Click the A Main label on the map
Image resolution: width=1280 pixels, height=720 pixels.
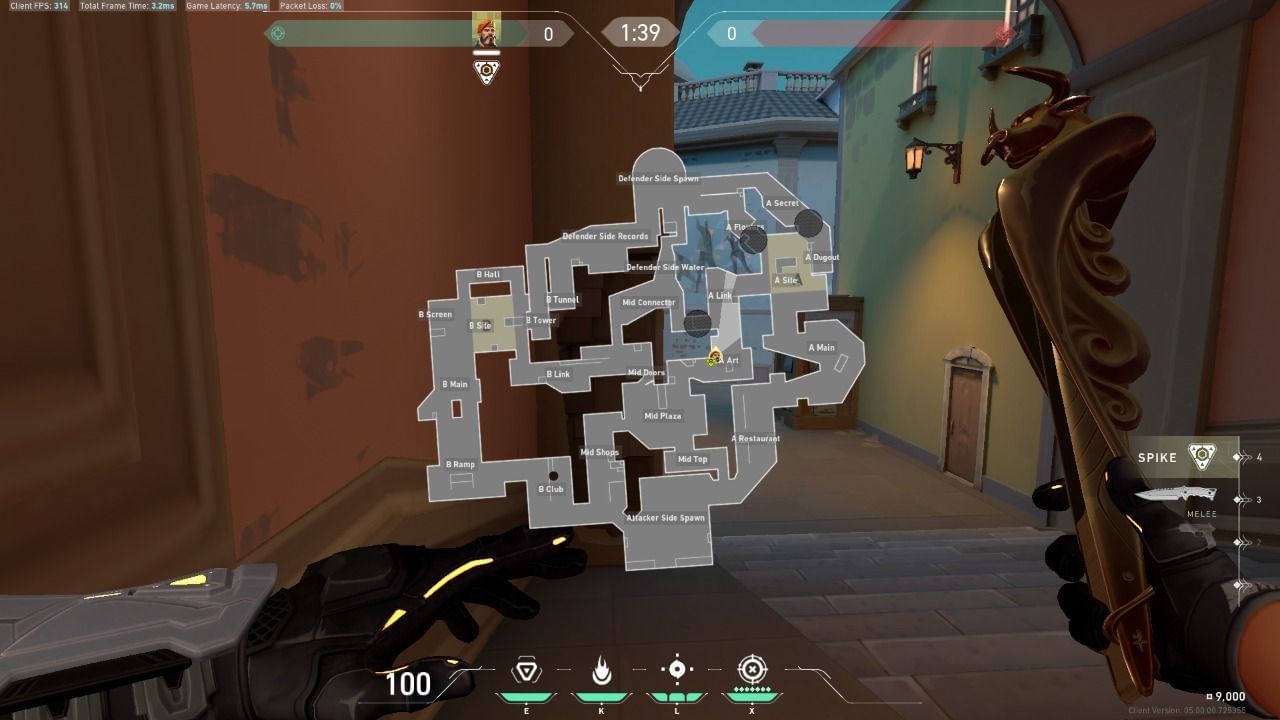[x=822, y=347]
